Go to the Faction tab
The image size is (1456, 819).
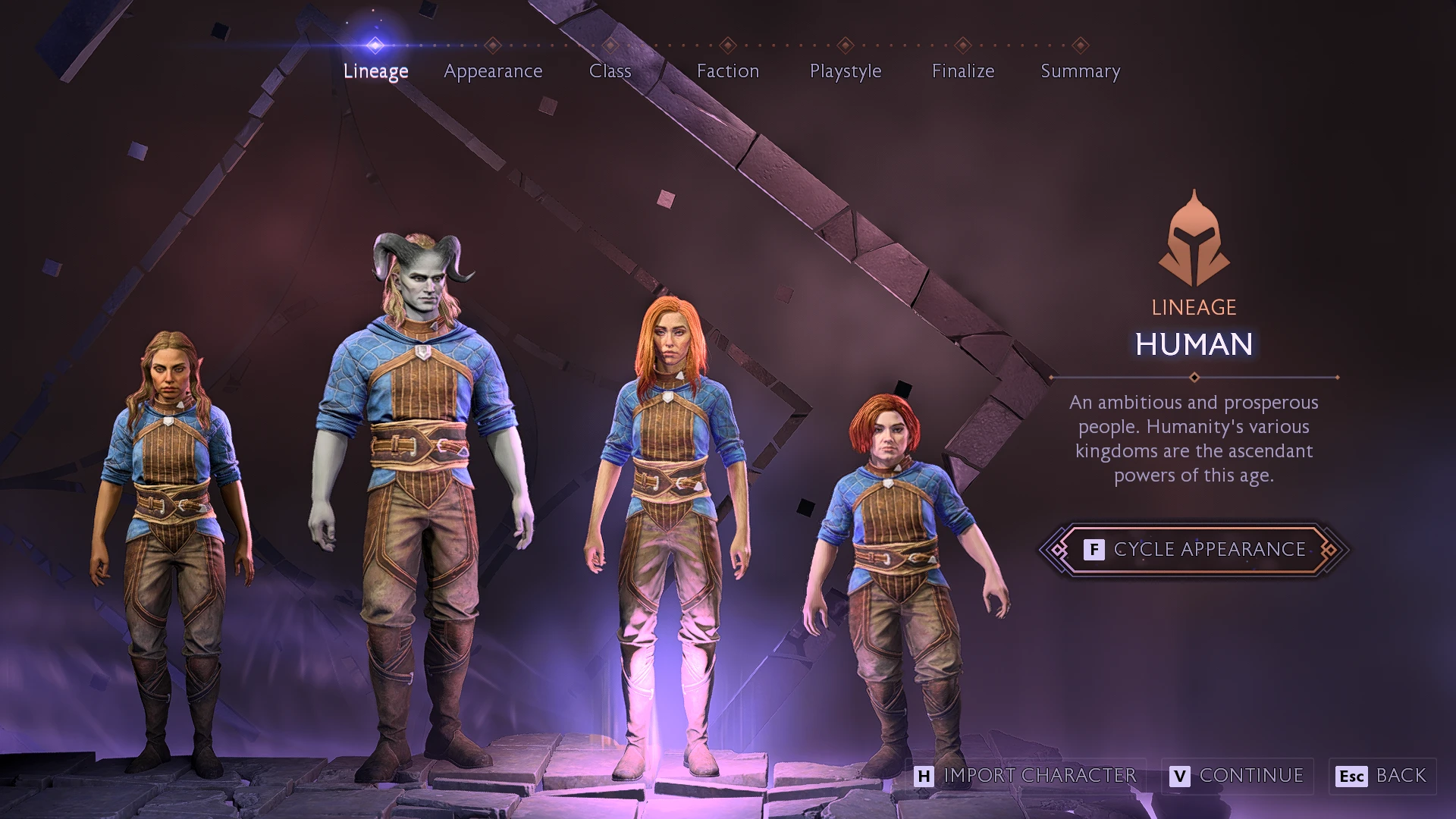click(x=727, y=71)
